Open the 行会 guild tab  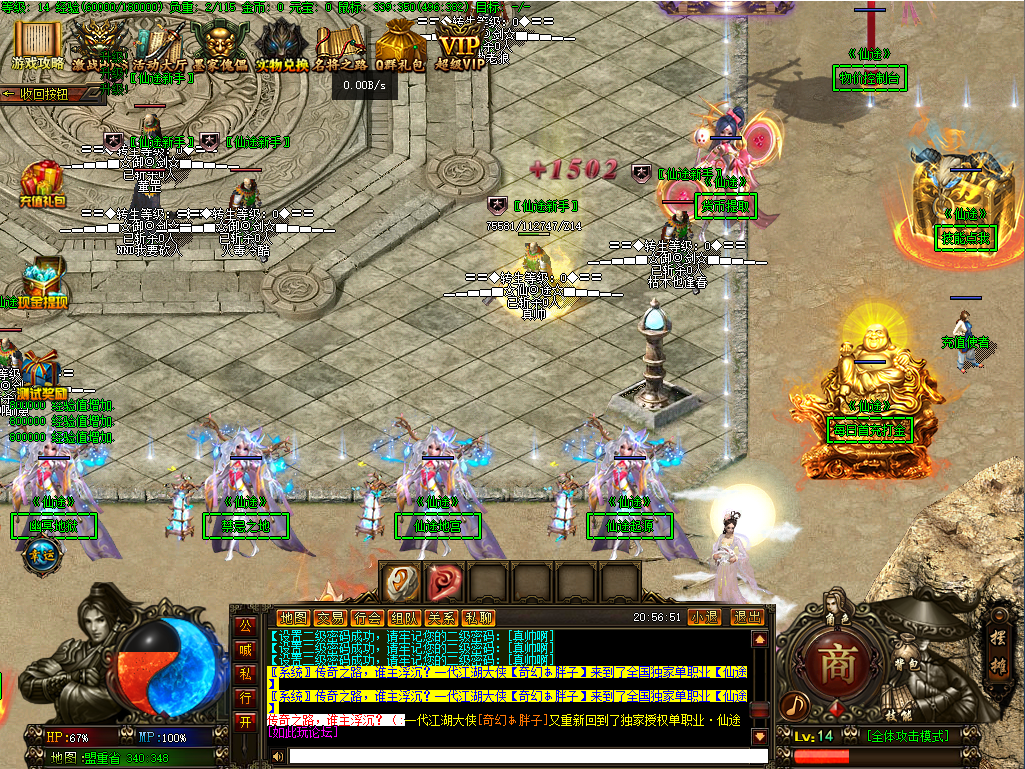[367, 618]
